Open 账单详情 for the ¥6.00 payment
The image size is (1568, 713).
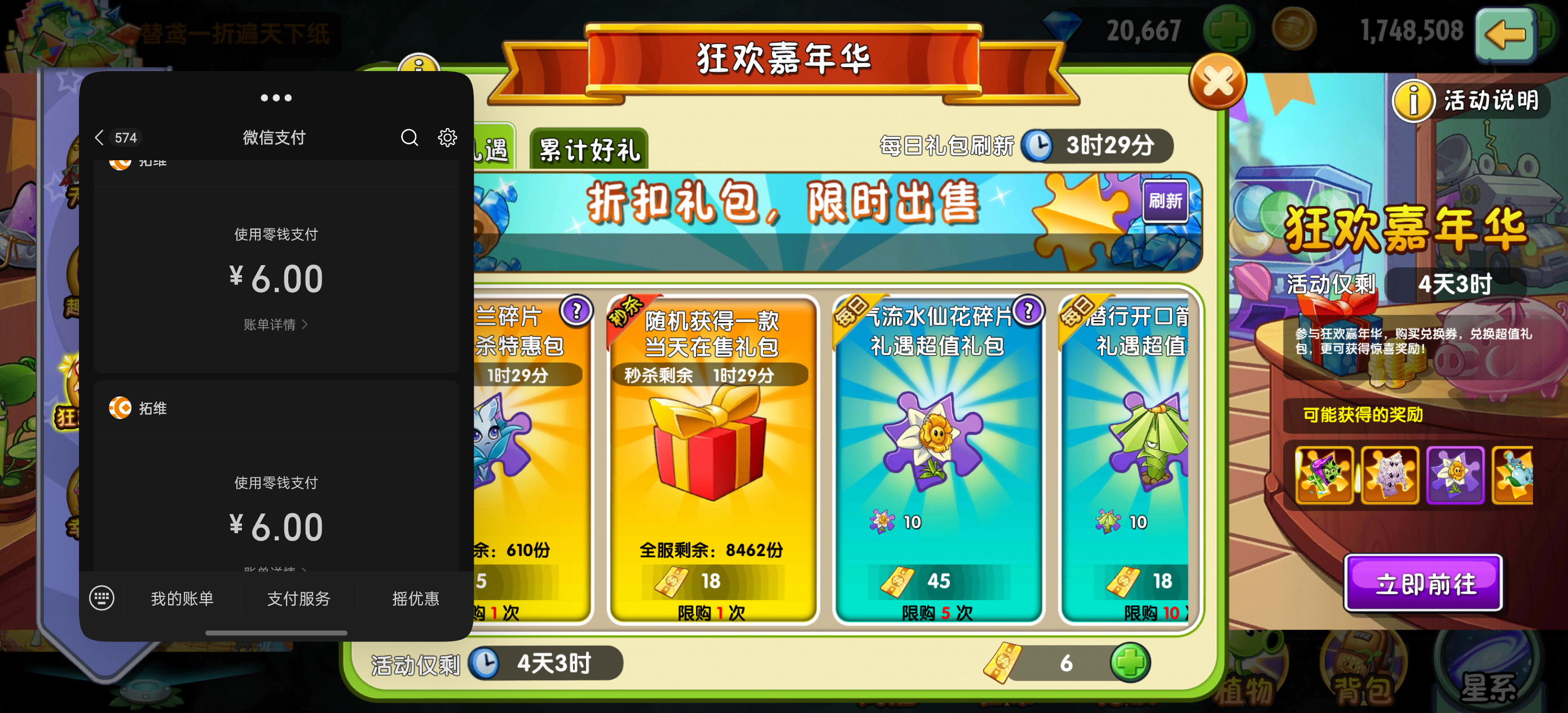point(275,324)
